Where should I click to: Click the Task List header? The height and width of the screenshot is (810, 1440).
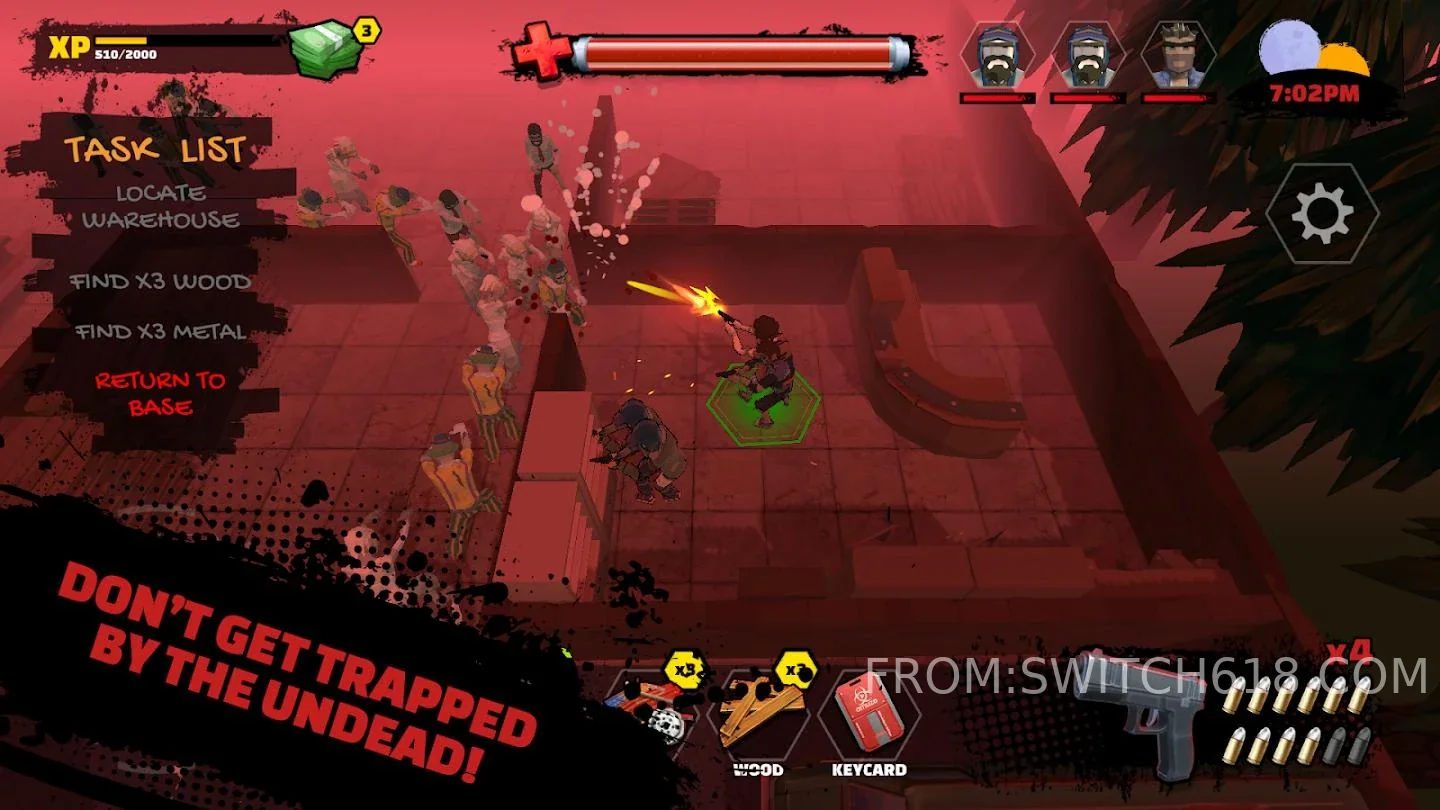(155, 150)
